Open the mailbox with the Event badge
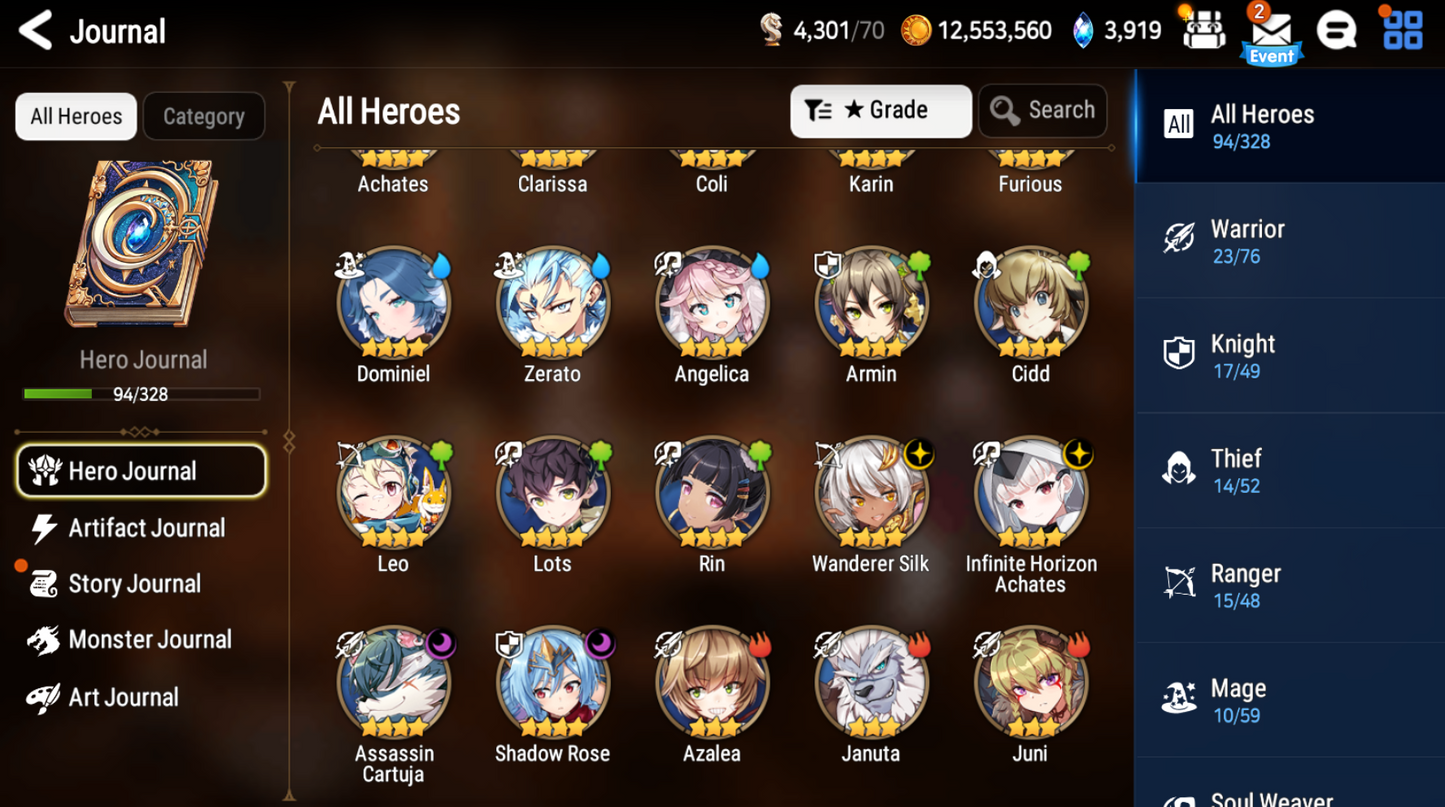Image resolution: width=1445 pixels, height=807 pixels. [1271, 30]
